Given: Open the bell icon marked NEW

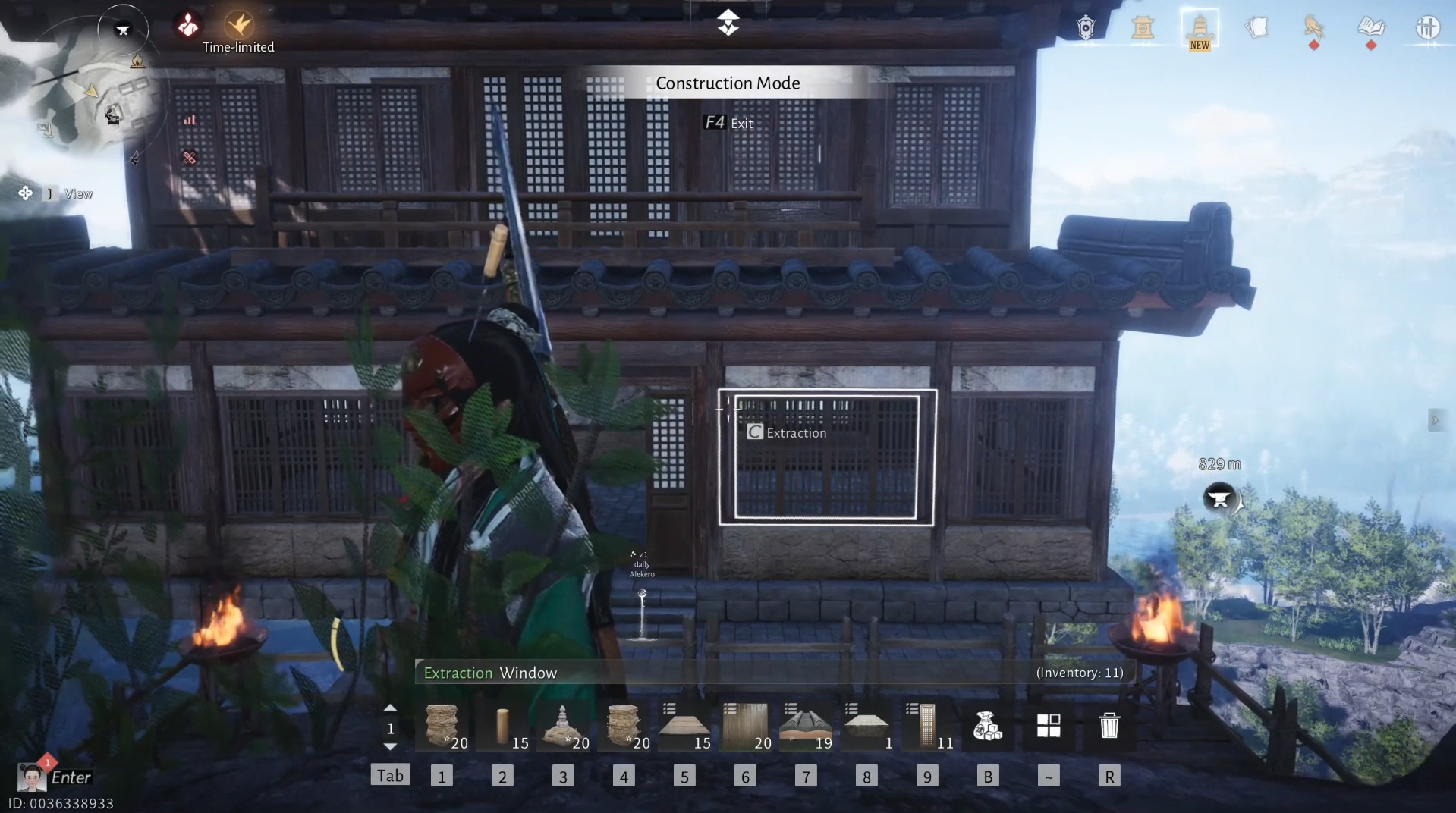Looking at the screenshot, I should point(1200,29).
